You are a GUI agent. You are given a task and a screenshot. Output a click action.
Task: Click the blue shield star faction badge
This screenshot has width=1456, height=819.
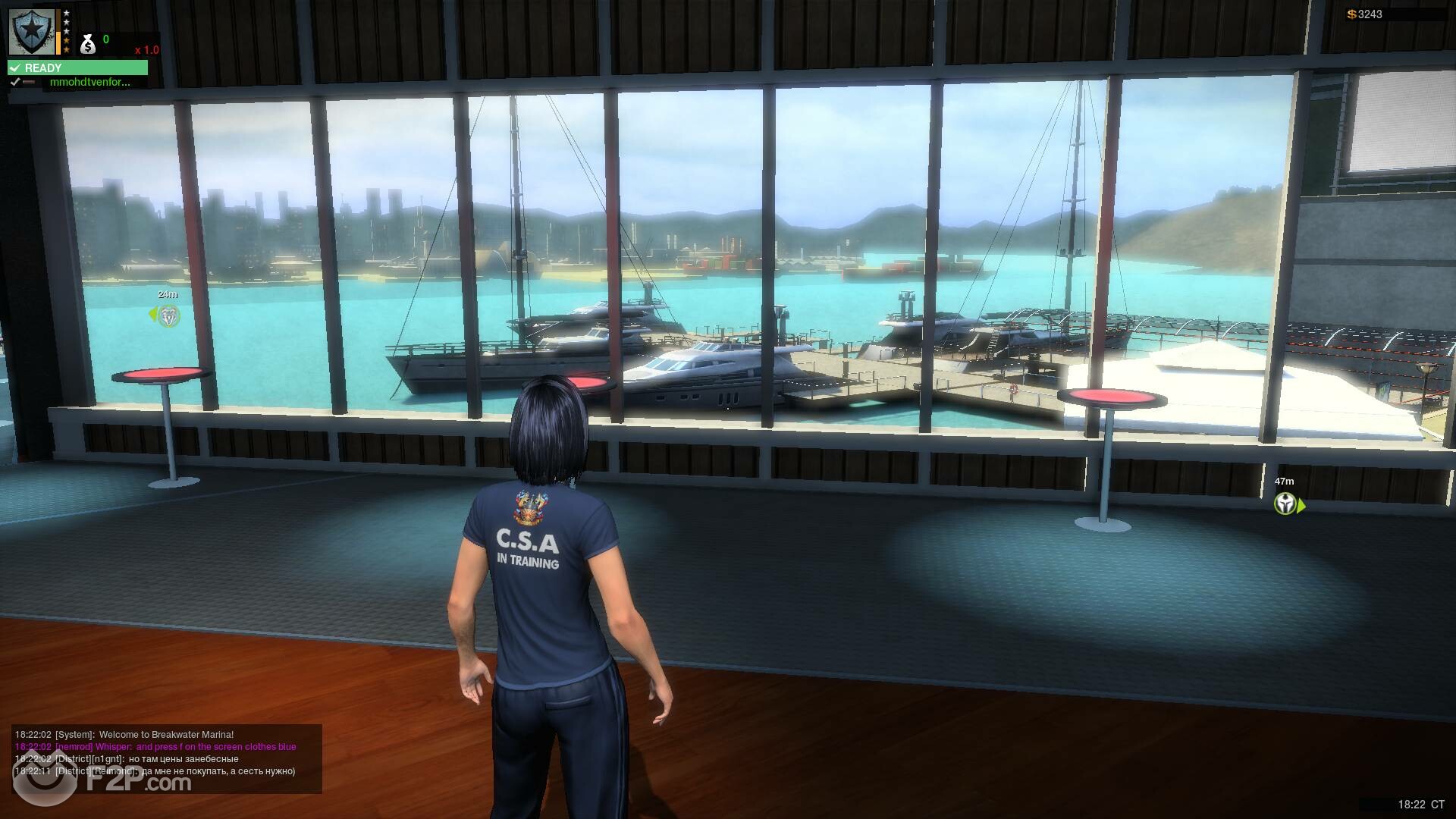pos(32,32)
